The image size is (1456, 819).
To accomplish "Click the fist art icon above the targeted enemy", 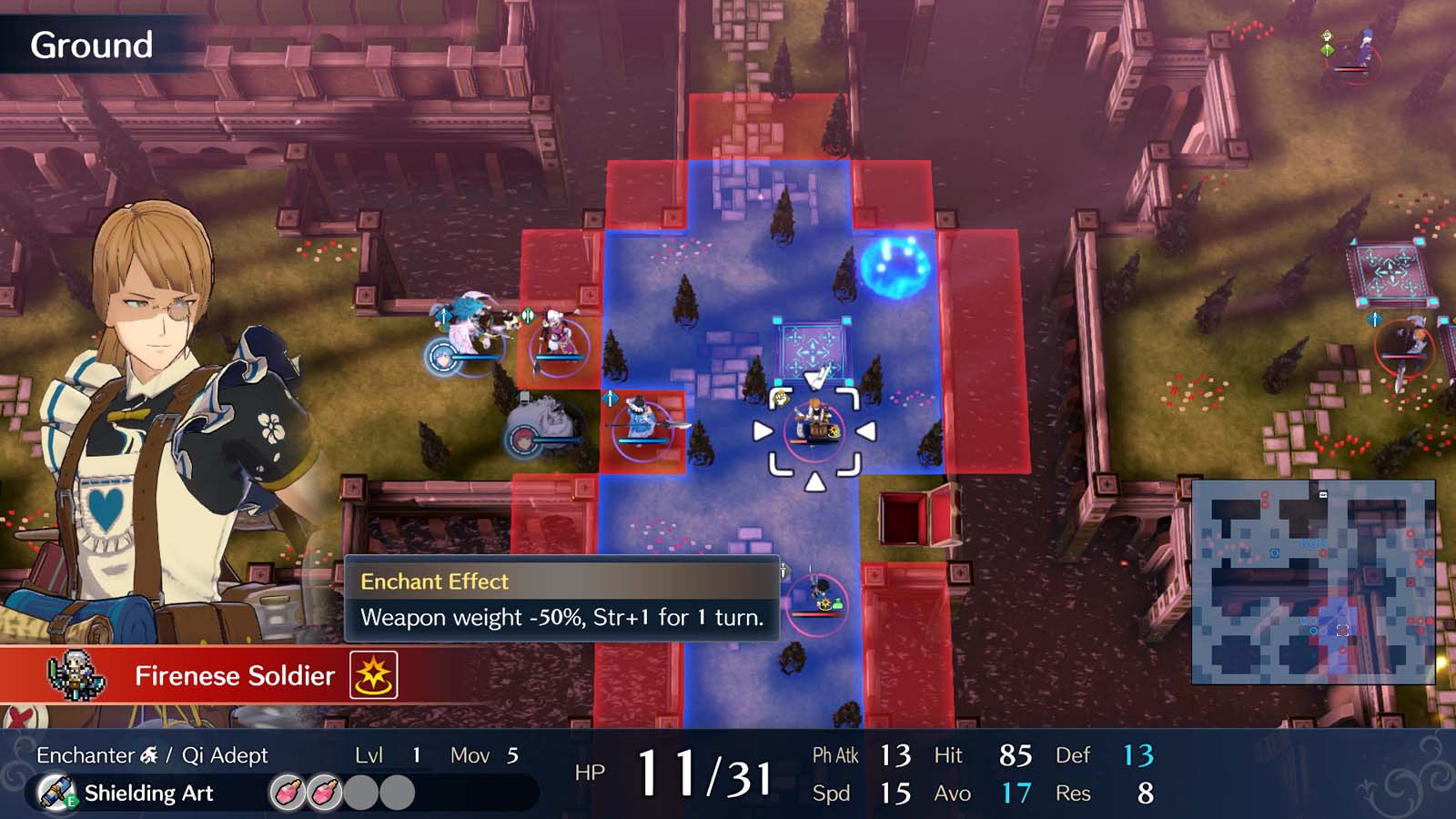I will [x=780, y=397].
